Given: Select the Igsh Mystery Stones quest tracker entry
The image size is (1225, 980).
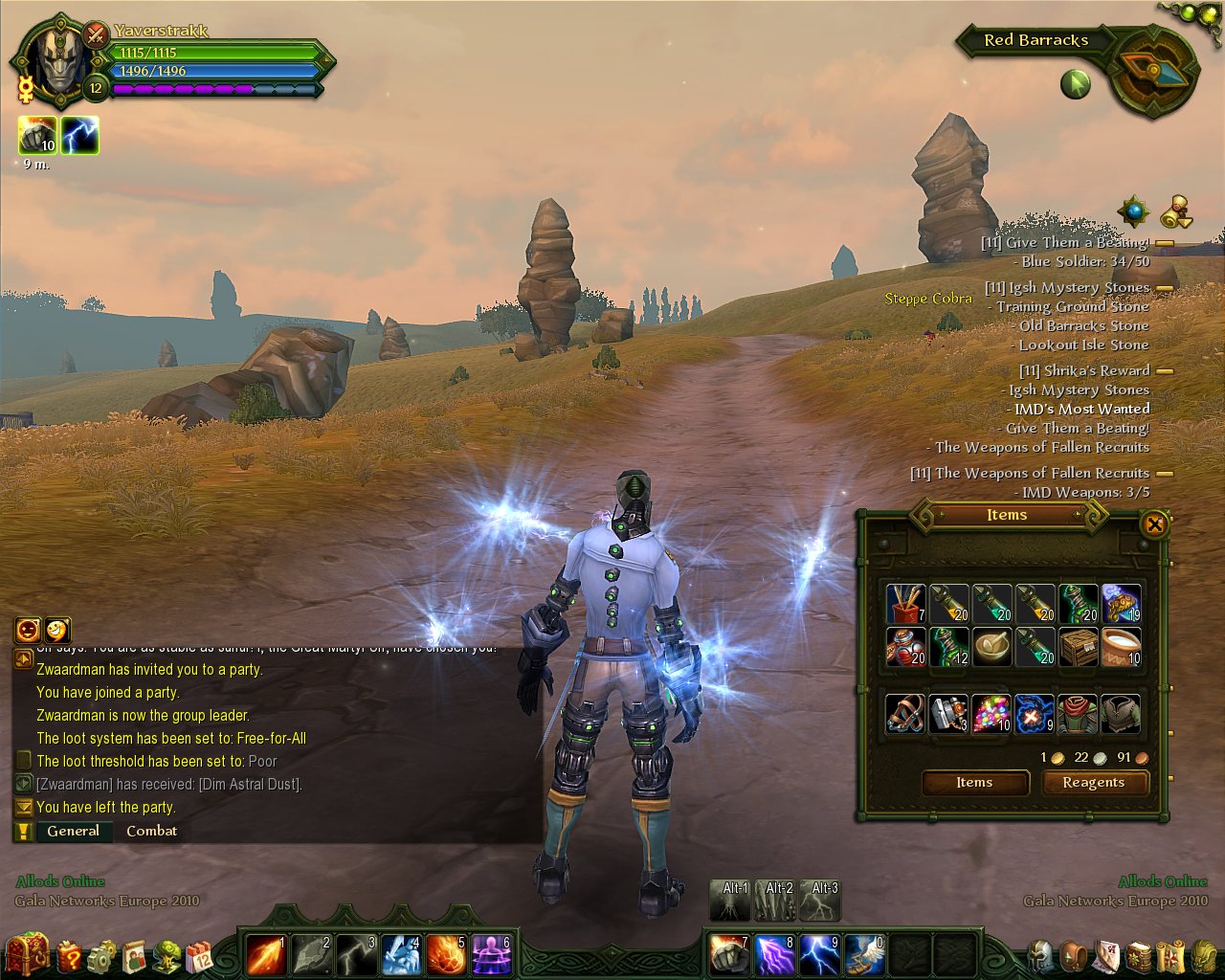Looking at the screenshot, I should 1067,288.
